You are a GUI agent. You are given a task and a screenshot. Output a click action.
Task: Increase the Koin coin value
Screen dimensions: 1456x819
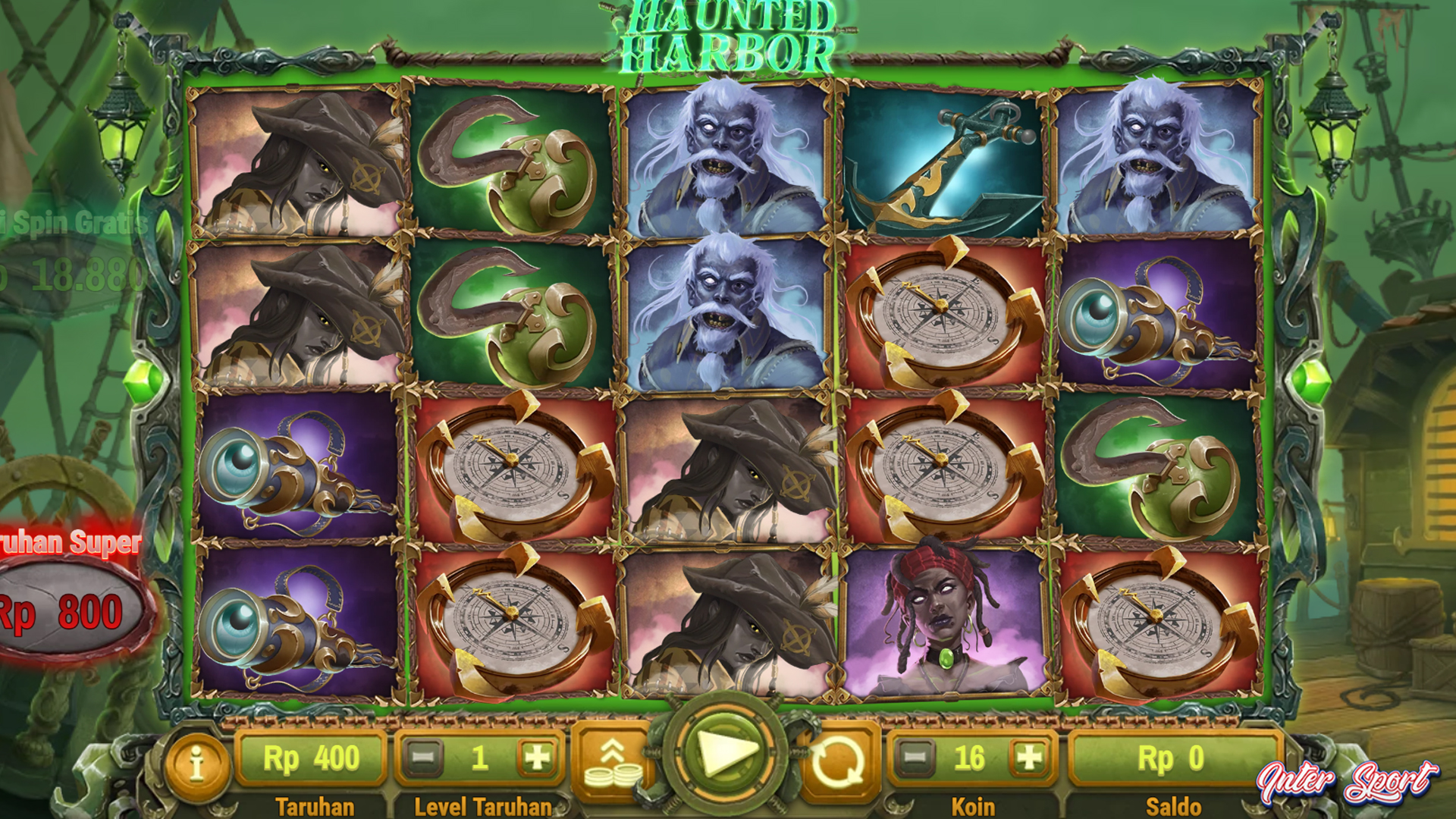pos(1028,758)
